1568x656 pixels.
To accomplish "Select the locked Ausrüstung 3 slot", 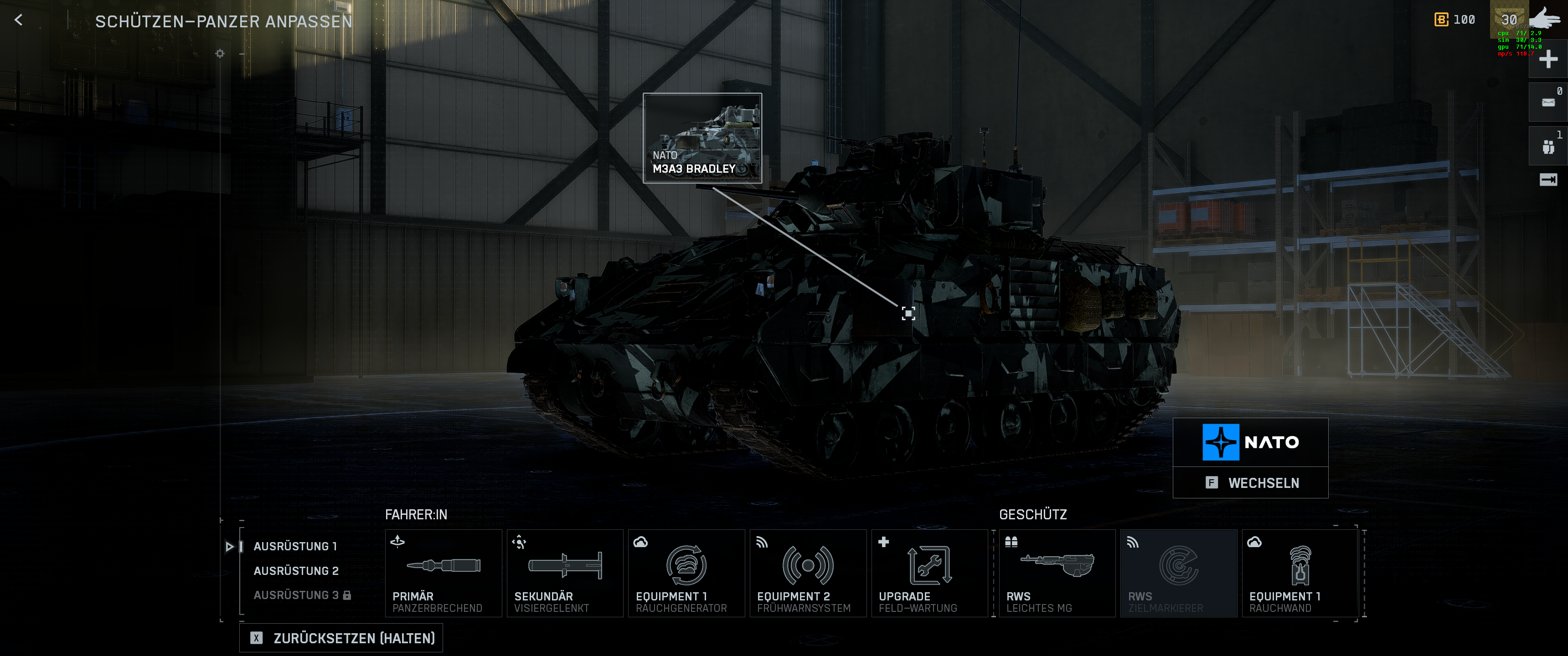I will tap(296, 594).
